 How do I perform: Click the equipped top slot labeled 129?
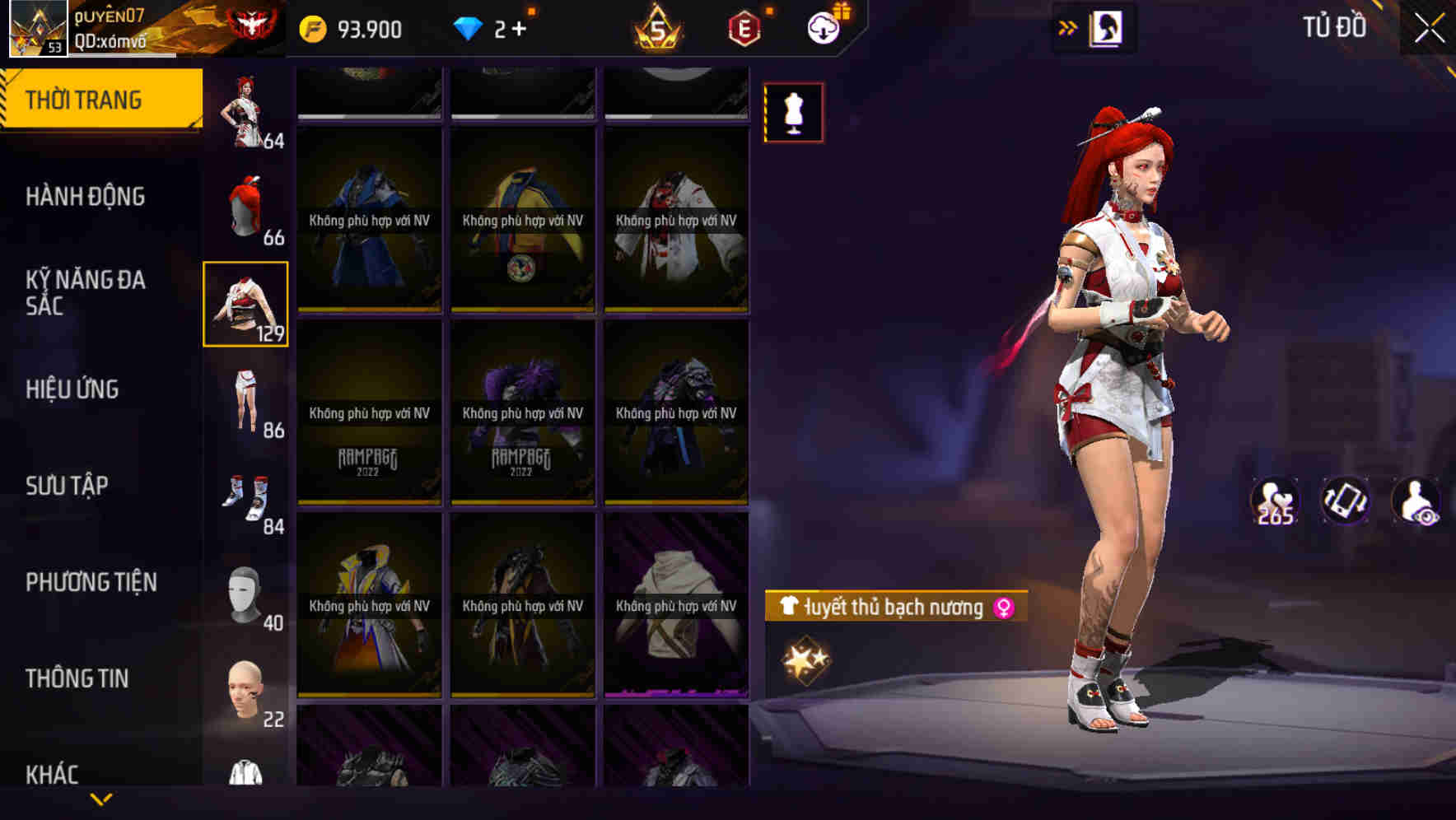pos(245,305)
